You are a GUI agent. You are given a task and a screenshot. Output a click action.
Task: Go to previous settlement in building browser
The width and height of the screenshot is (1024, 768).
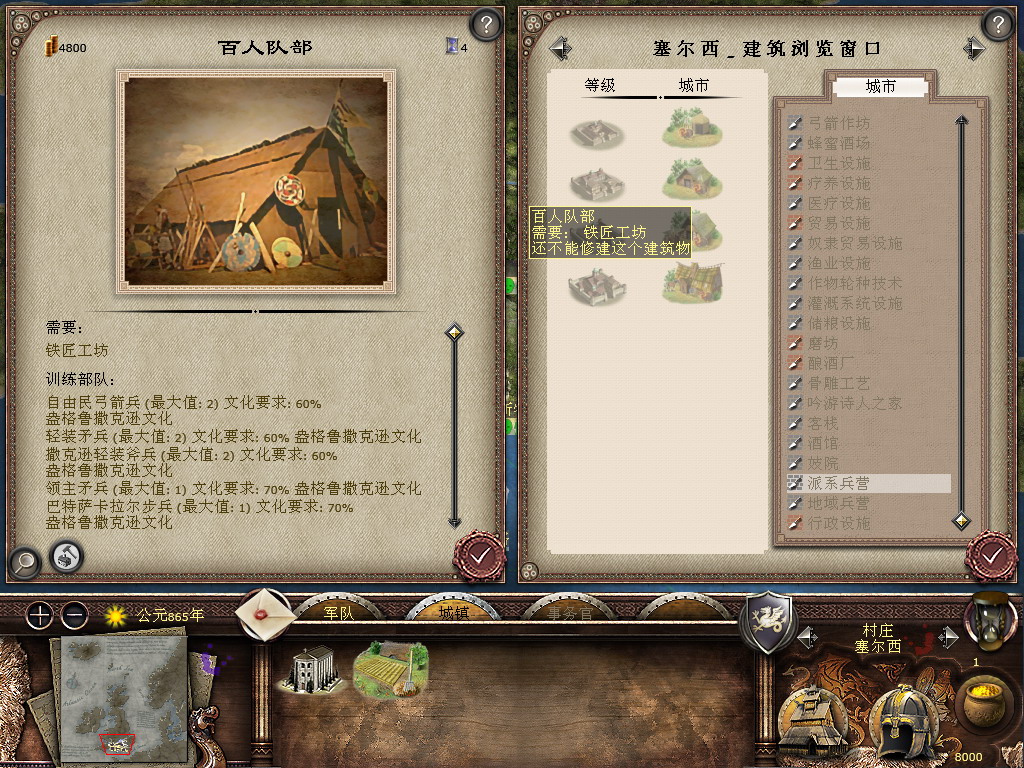click(x=560, y=48)
